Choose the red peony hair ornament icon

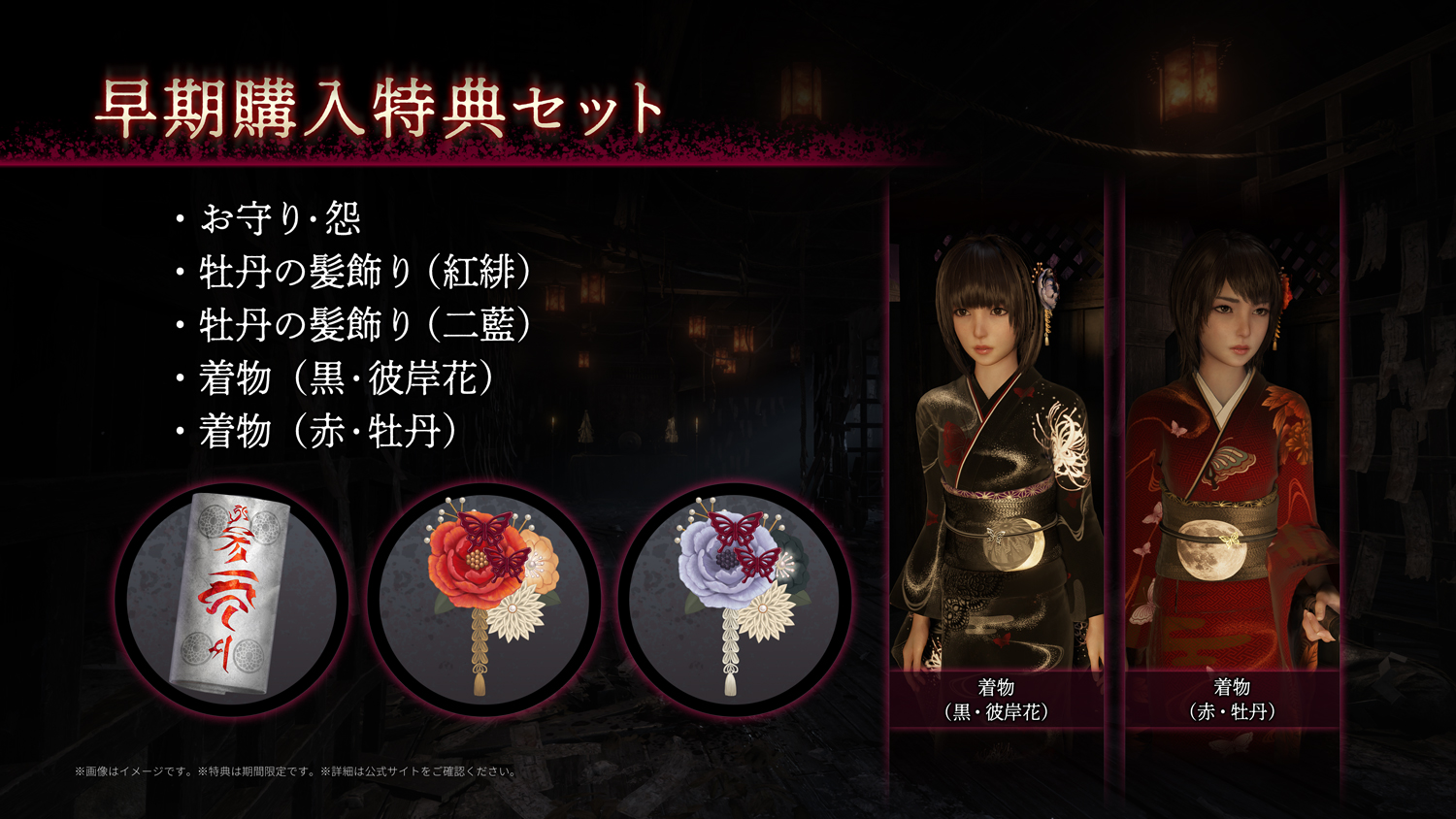coord(483,600)
